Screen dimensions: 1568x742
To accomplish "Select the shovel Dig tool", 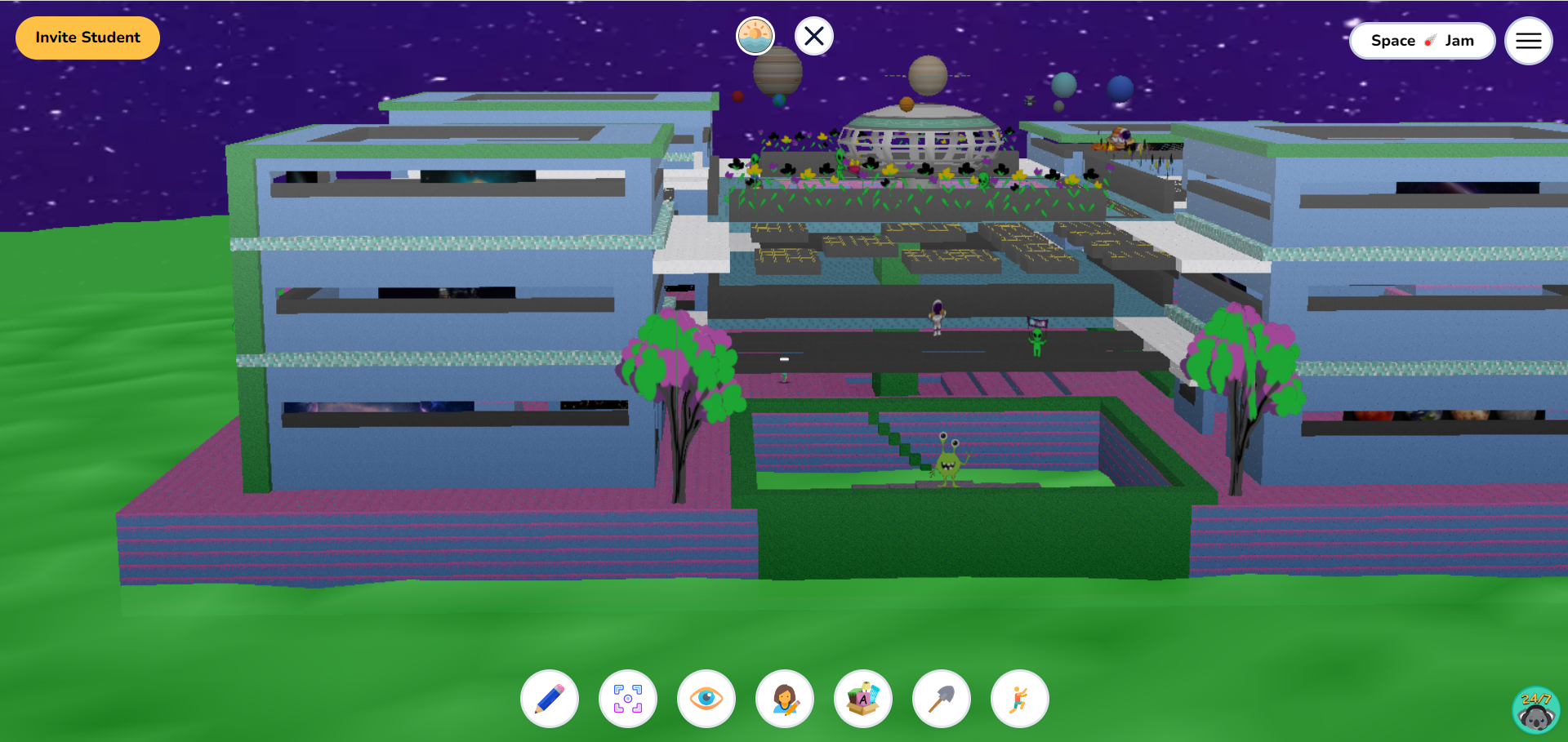I will tap(941, 699).
